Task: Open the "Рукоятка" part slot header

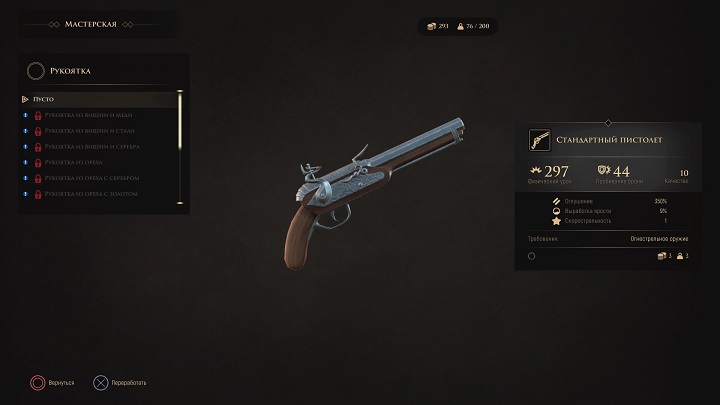Action: coord(70,70)
